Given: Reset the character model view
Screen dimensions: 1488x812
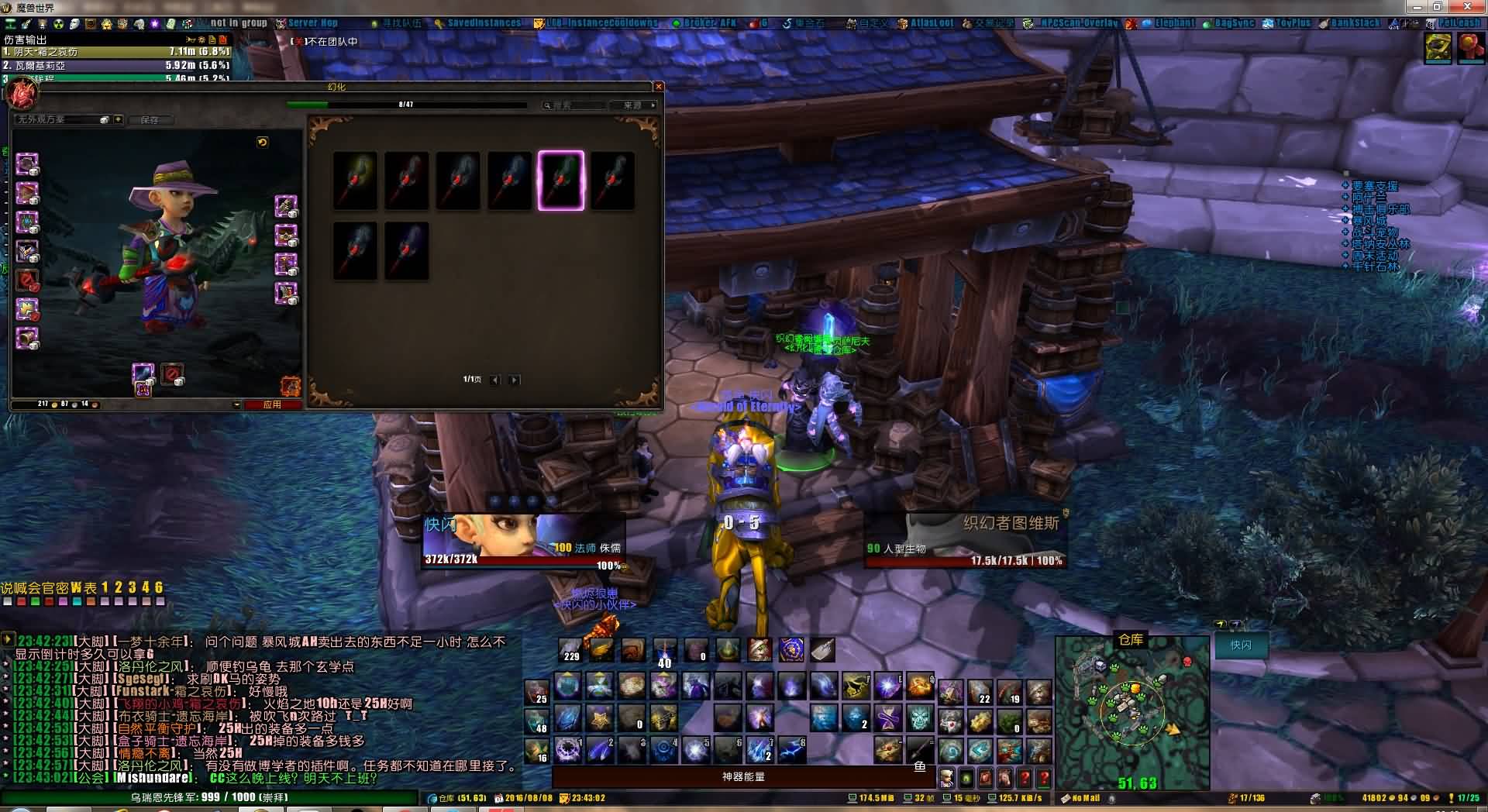Looking at the screenshot, I should coord(263,143).
